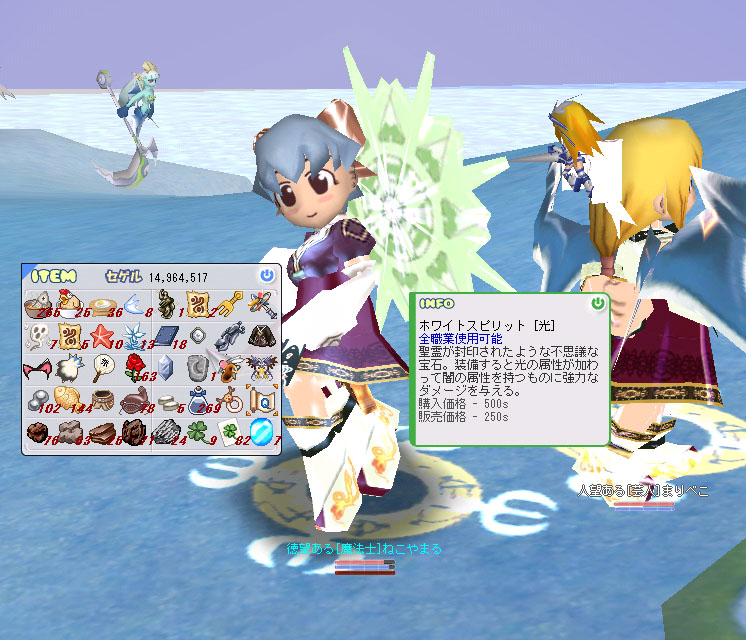
Task: Pick the glowing blue orb item
Action: 261,432
